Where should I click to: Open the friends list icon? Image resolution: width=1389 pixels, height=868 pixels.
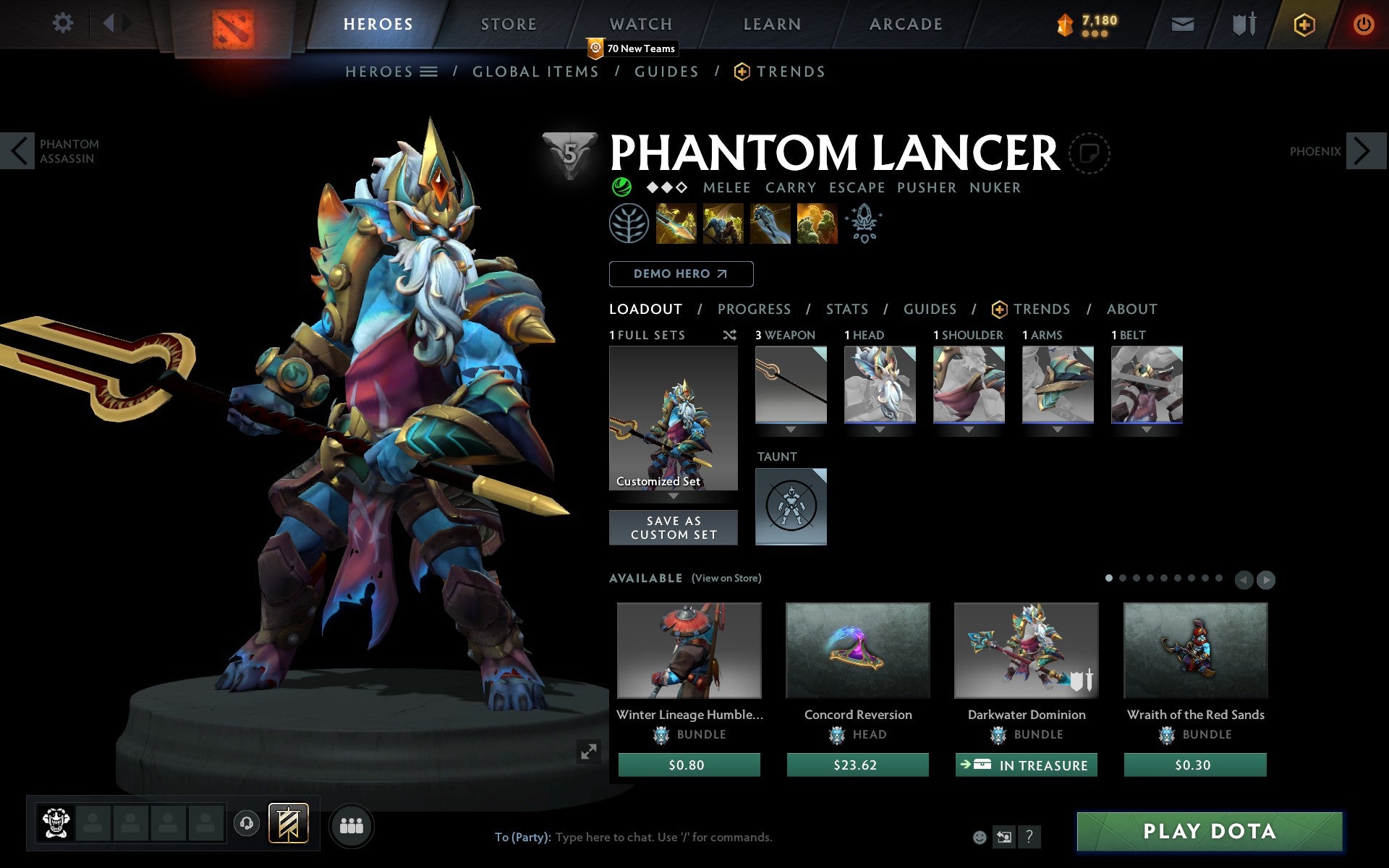click(x=352, y=826)
